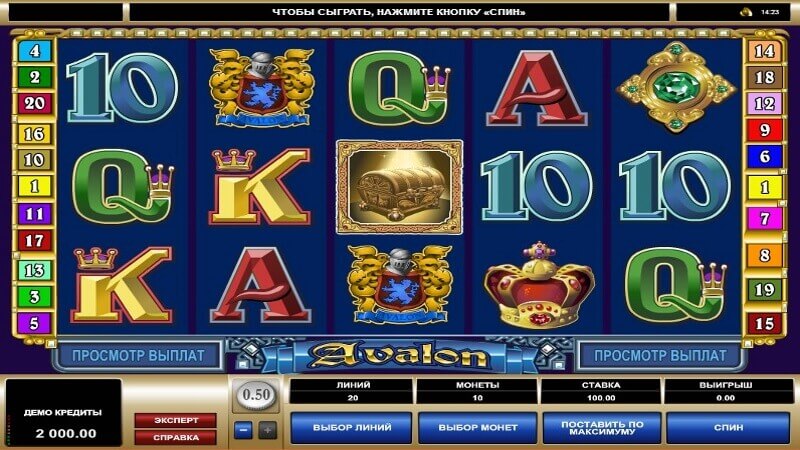This screenshot has height=450, width=800.
Task: Open the ВЫБОР МОНЕТ coin selector
Action: pyautogui.click(x=477, y=427)
